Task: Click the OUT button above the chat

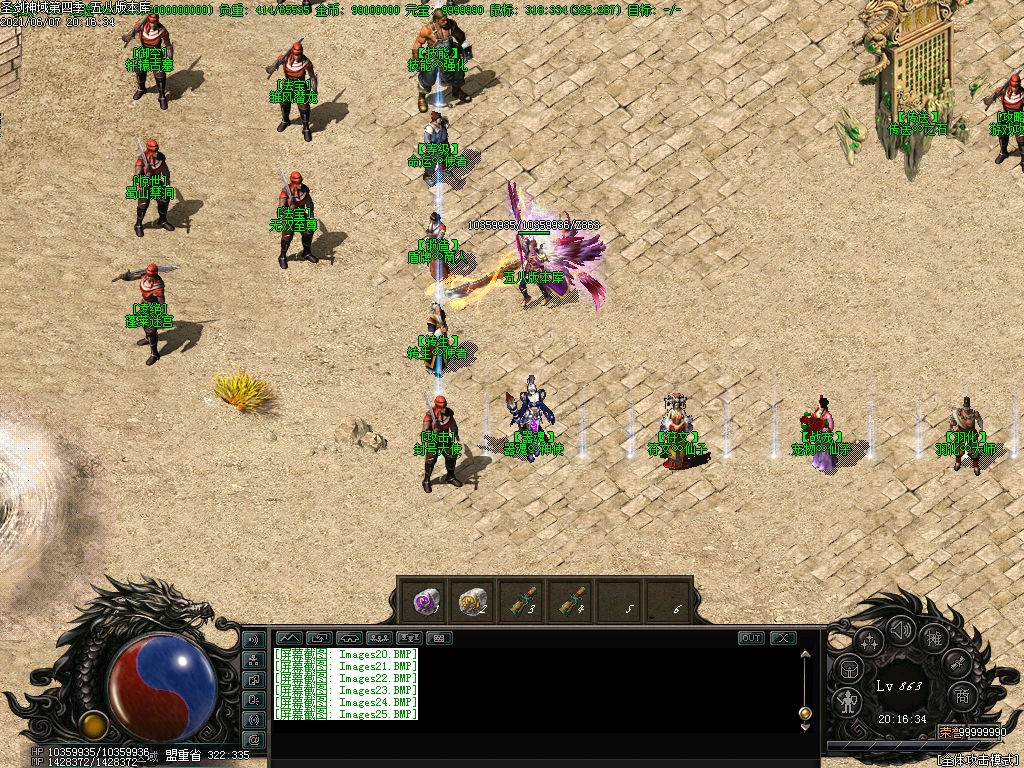Action: pos(751,638)
